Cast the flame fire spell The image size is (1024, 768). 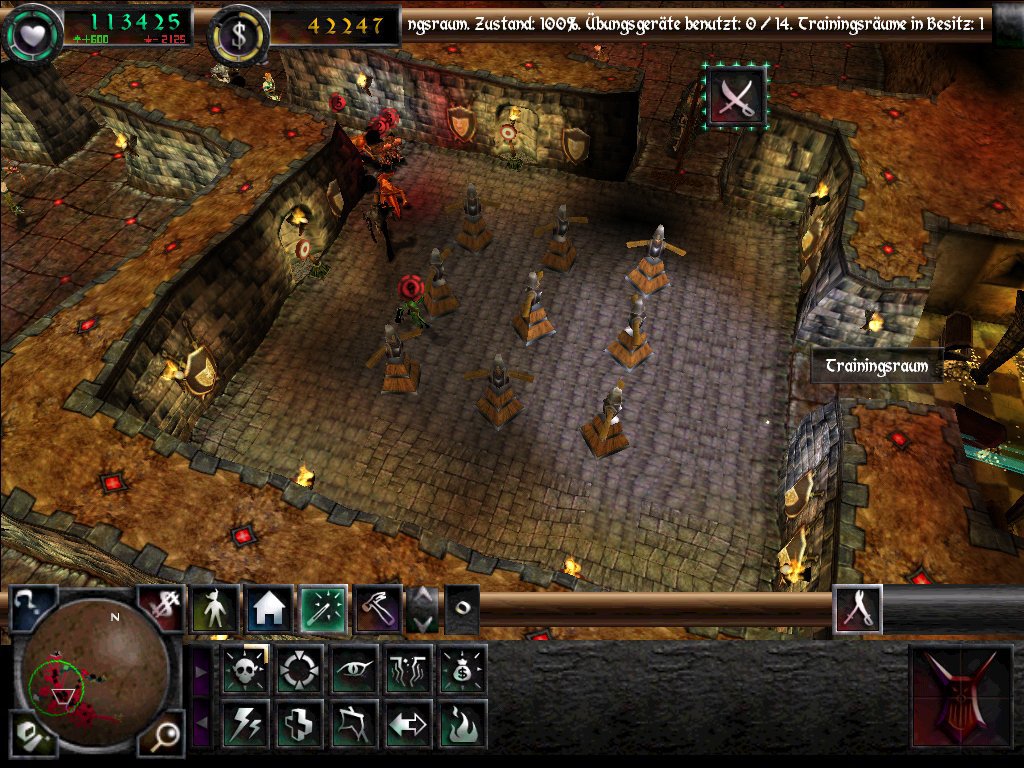click(x=463, y=723)
